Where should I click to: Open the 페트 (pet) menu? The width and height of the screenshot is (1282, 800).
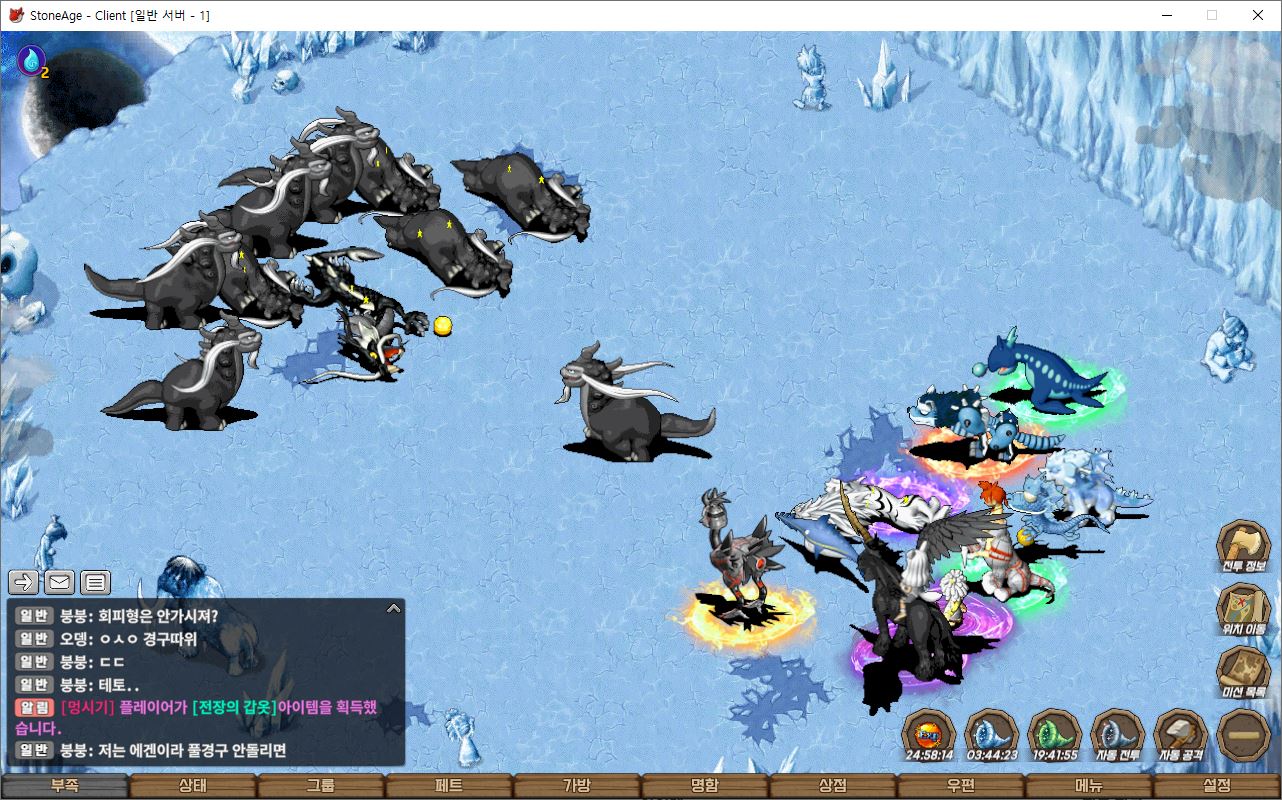(448, 786)
